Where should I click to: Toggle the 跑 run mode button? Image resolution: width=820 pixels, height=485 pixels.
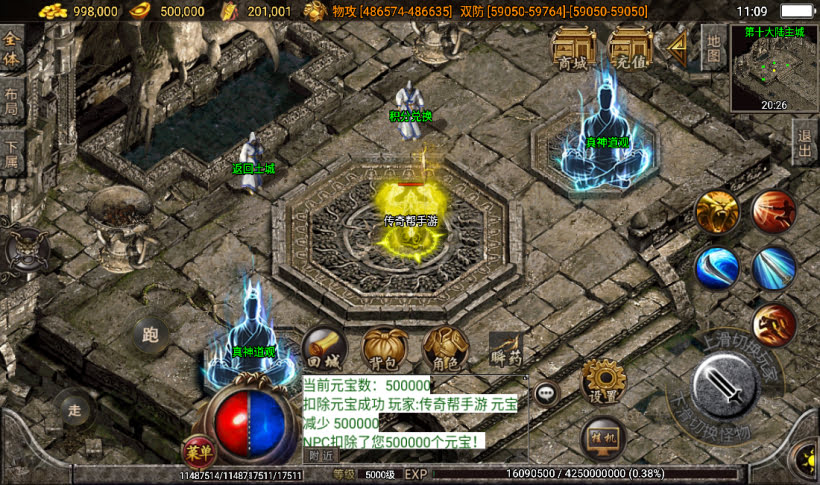click(151, 335)
